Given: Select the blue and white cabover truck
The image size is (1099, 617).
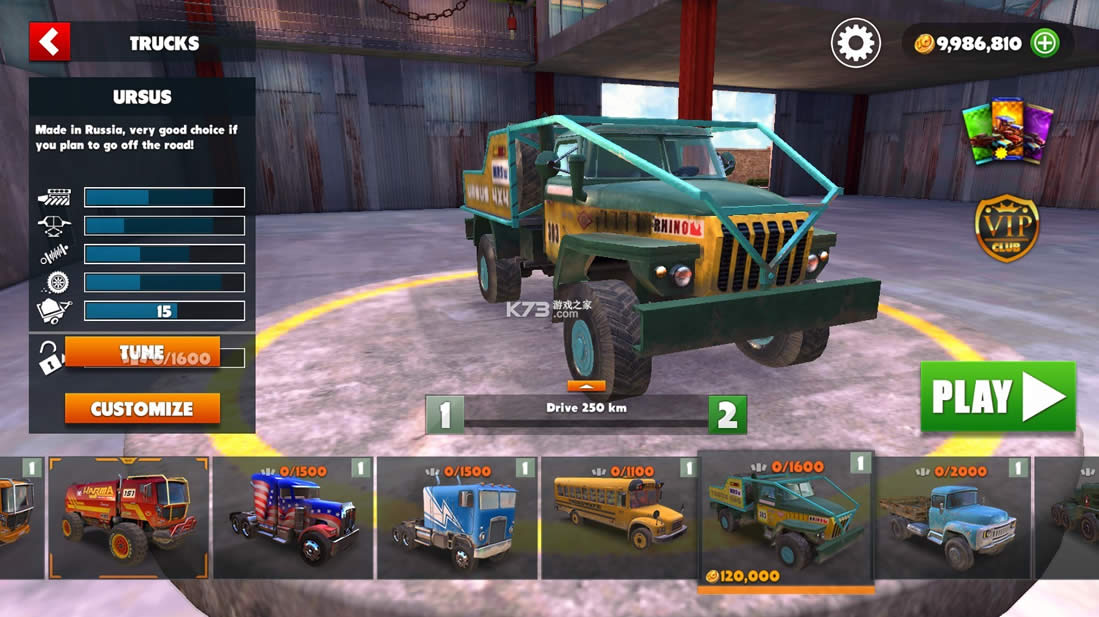Looking at the screenshot, I should (x=456, y=518).
